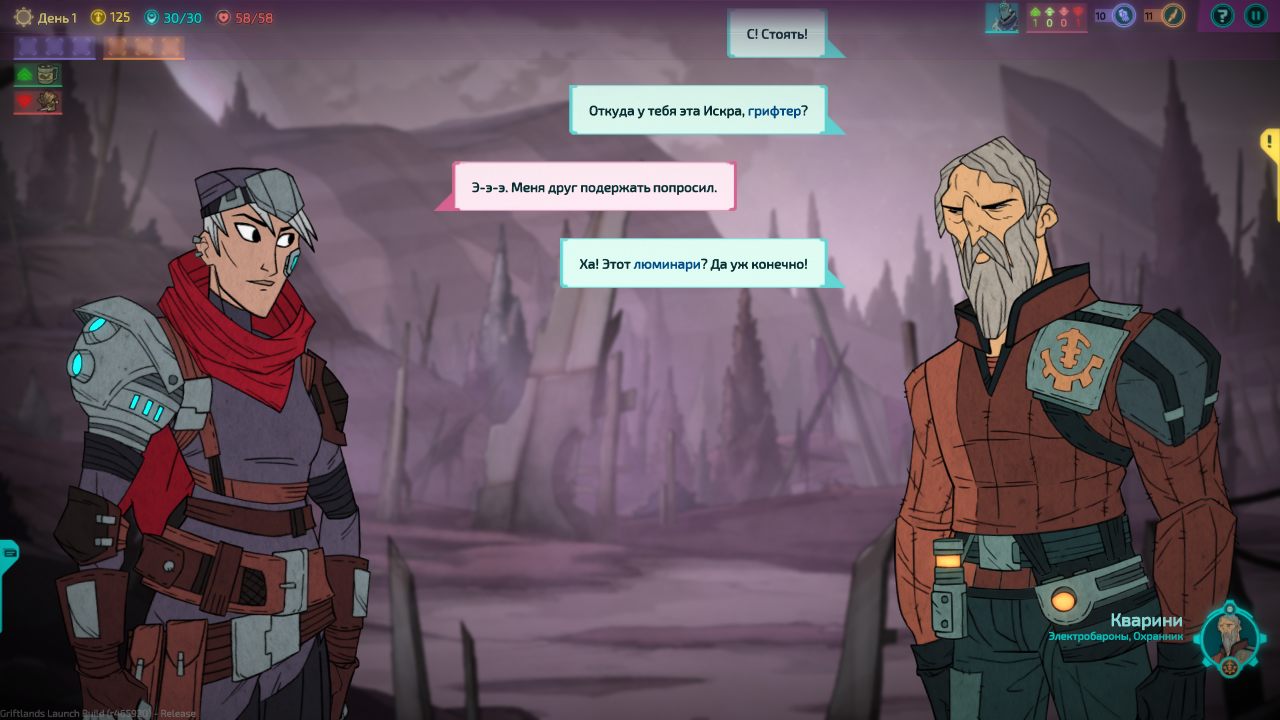Open the relationships counter panel
The image size is (1280, 720).
(x=1056, y=16)
